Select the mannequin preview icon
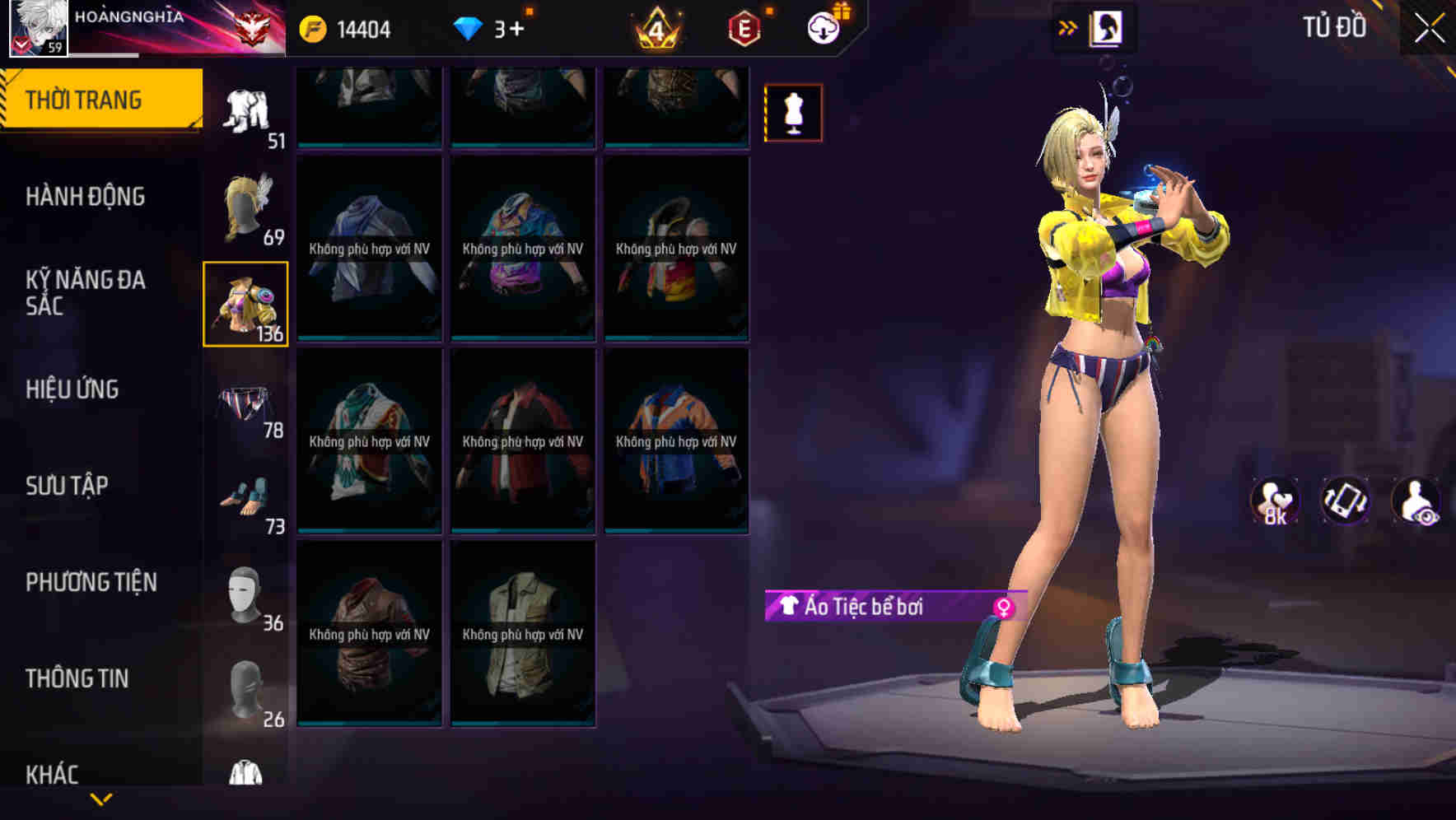1456x820 pixels. click(x=793, y=112)
